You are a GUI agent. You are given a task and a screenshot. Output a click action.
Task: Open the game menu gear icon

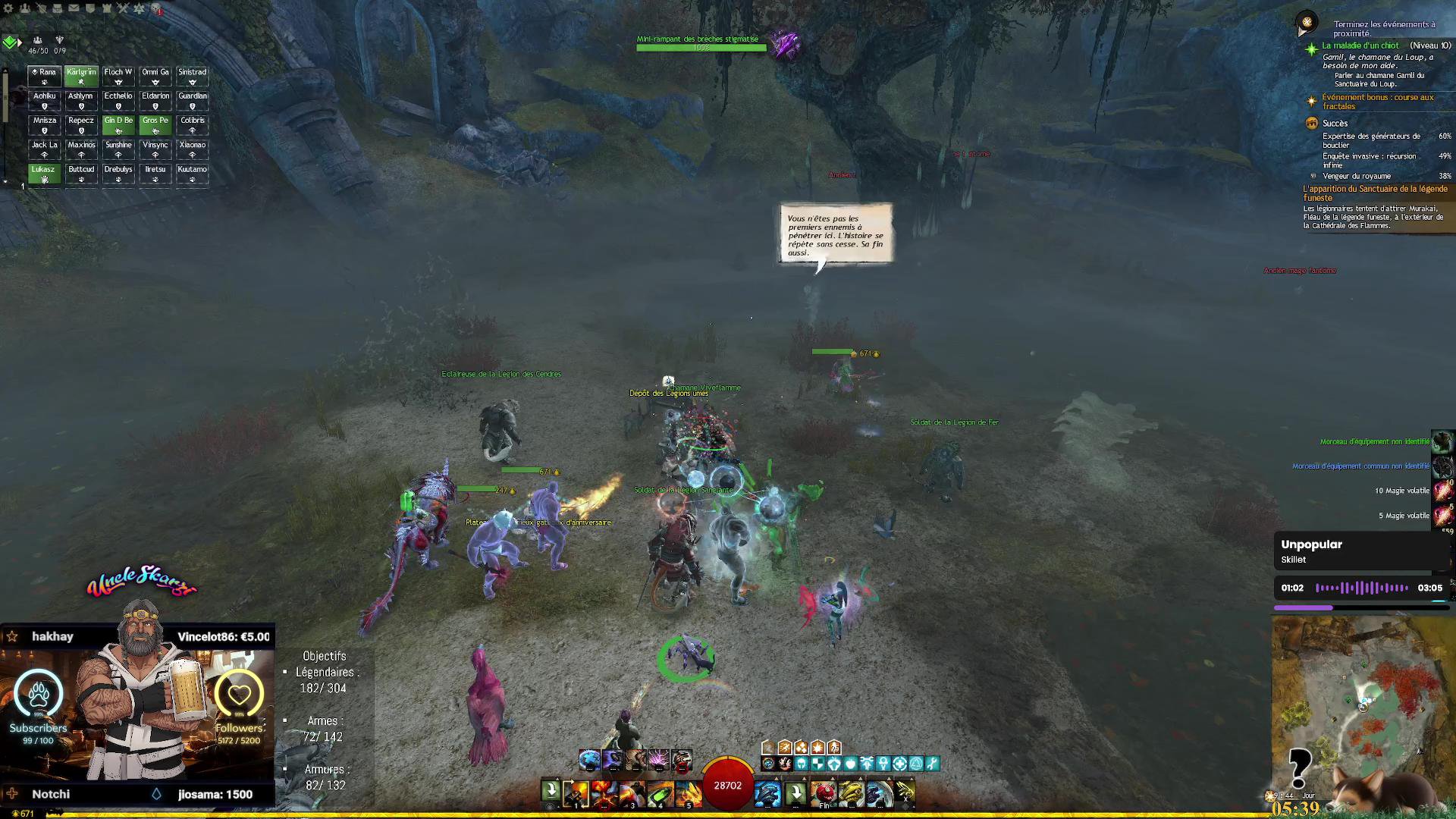(x=8, y=8)
